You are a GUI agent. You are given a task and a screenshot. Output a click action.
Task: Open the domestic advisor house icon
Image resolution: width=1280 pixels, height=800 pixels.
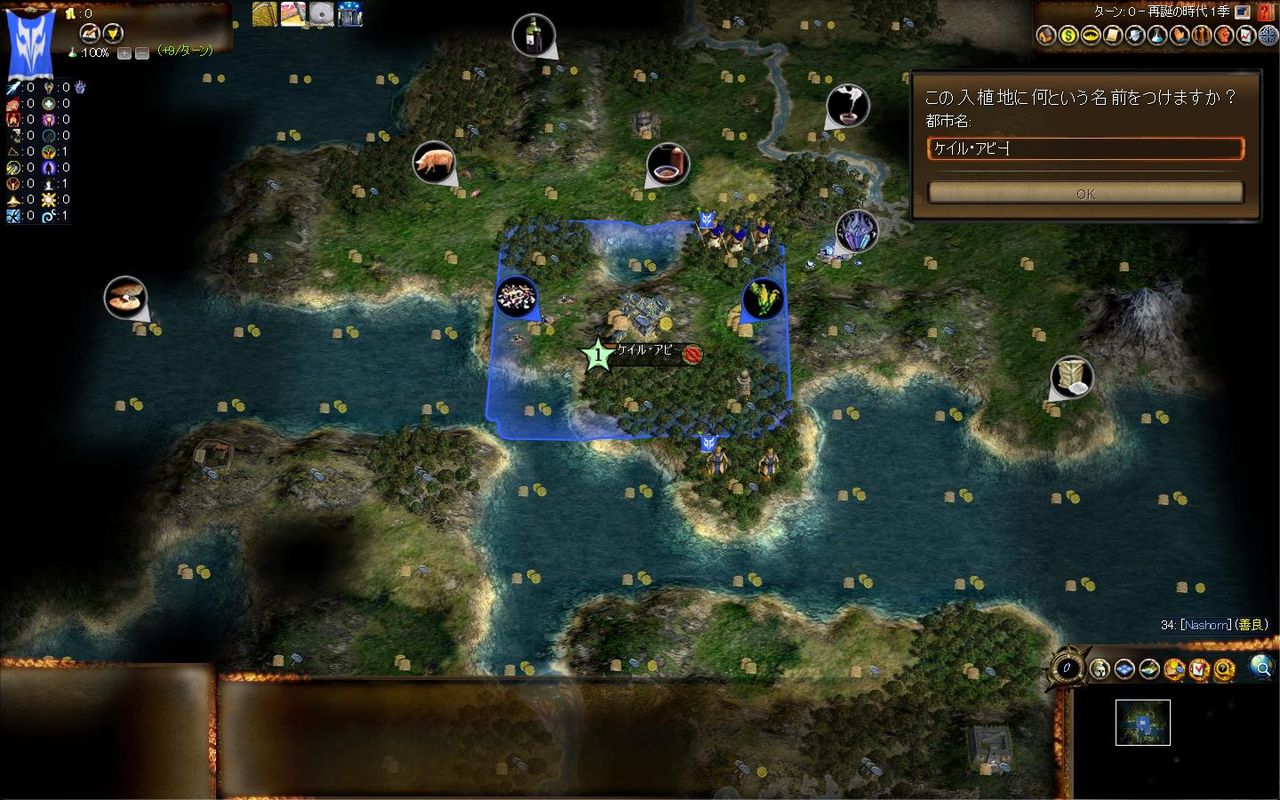[x=1044, y=36]
